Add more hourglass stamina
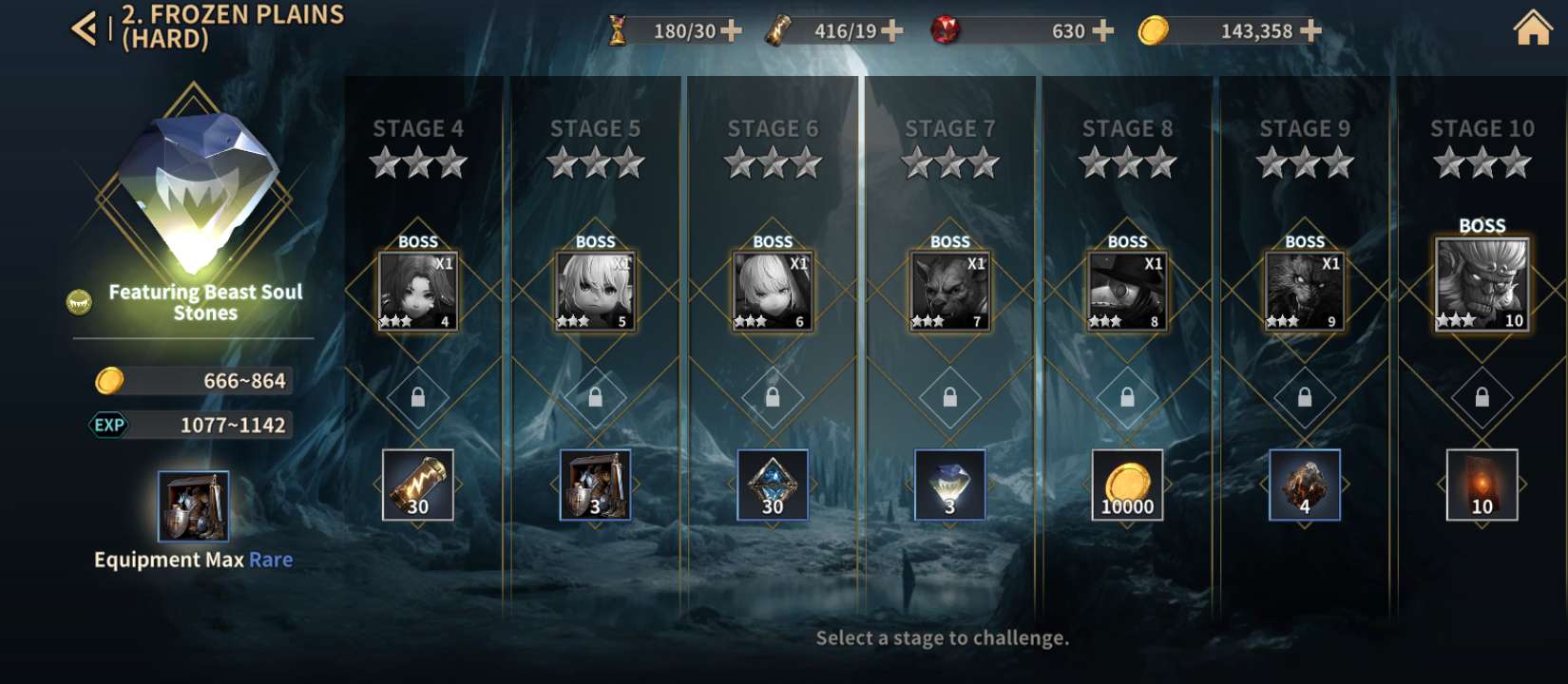The image size is (1568, 684). click(x=731, y=31)
